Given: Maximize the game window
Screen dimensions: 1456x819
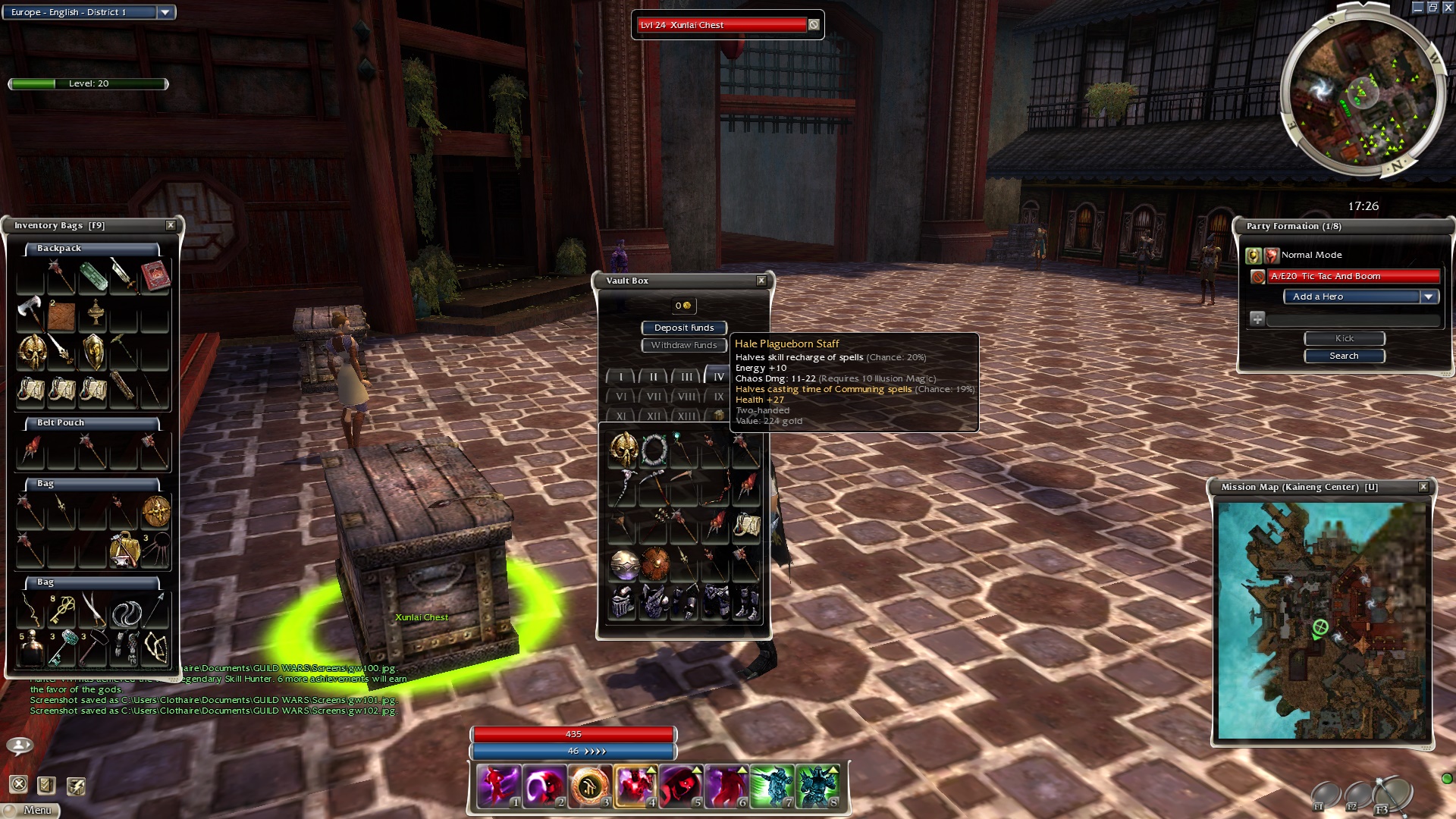Looking at the screenshot, I should coord(1432,8).
